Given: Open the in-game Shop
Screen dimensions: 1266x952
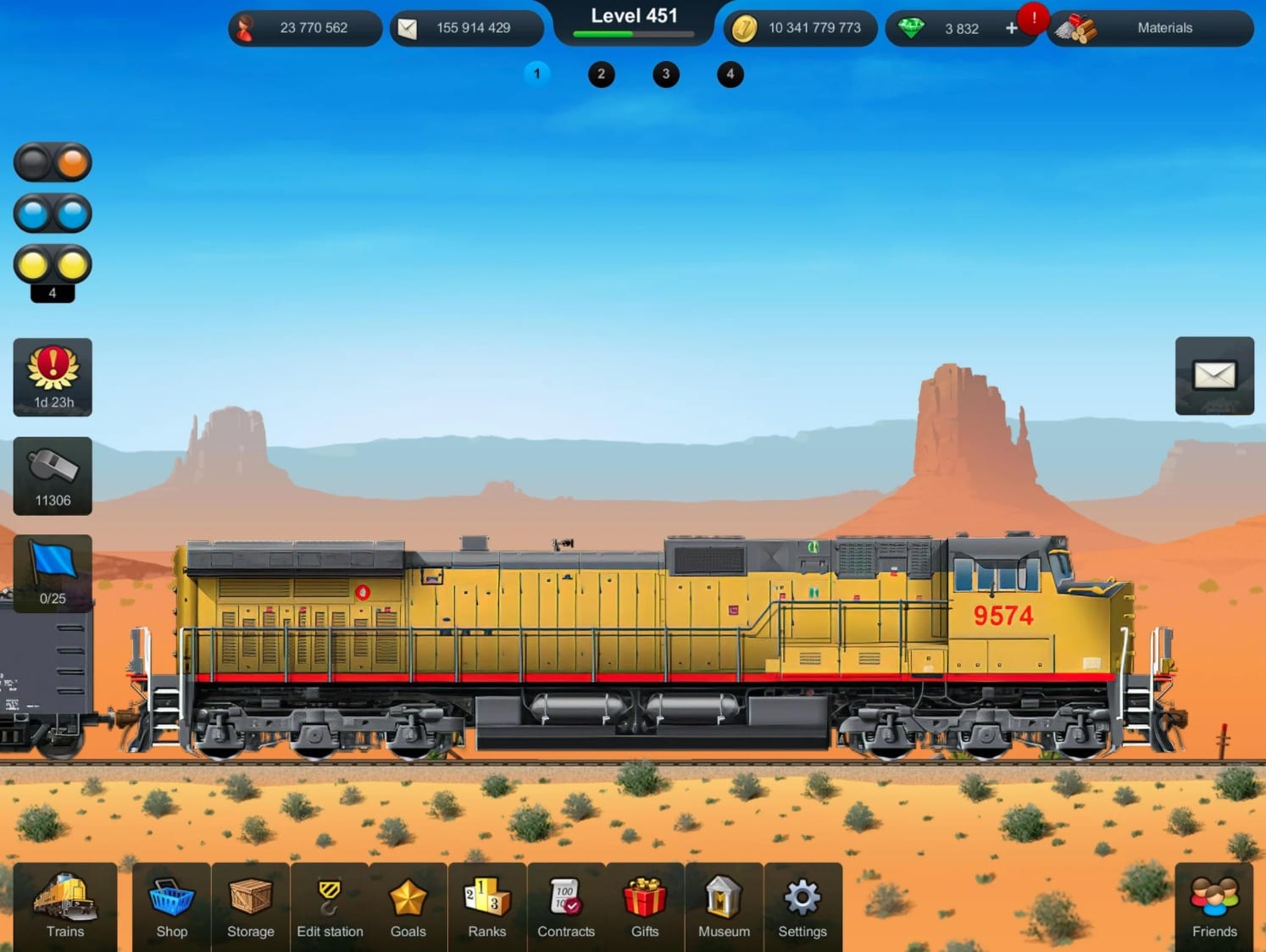Looking at the screenshot, I should point(171,907).
